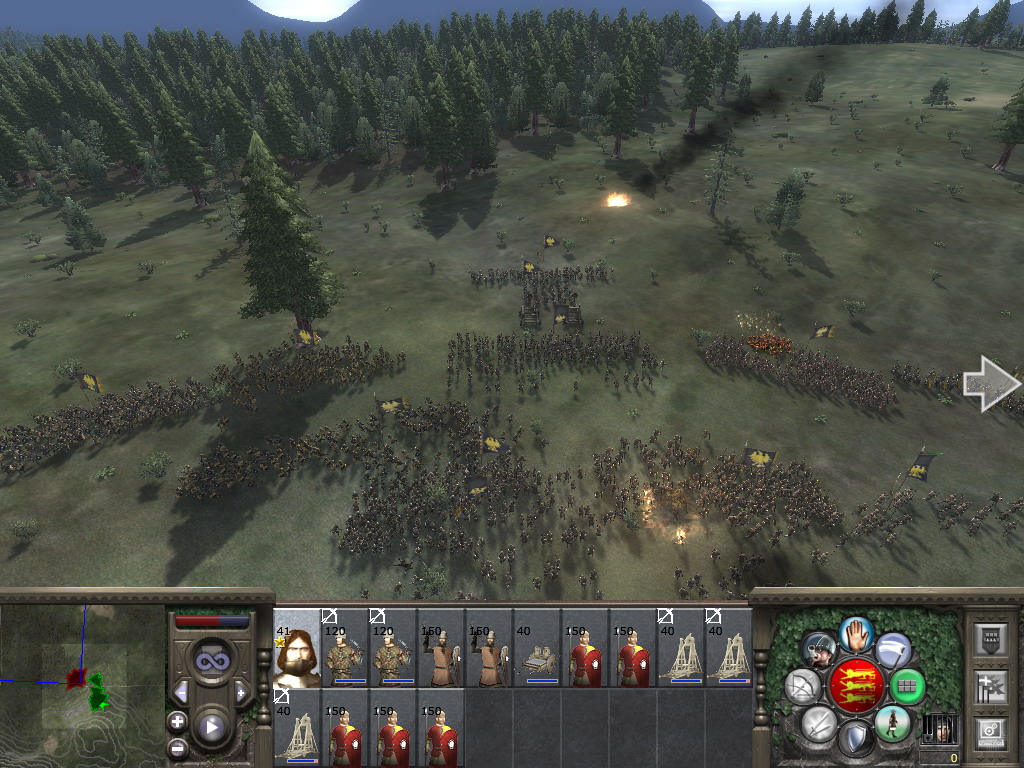Image resolution: width=1024 pixels, height=768 pixels.
Task: Click the battle minimap
Action: [83, 684]
